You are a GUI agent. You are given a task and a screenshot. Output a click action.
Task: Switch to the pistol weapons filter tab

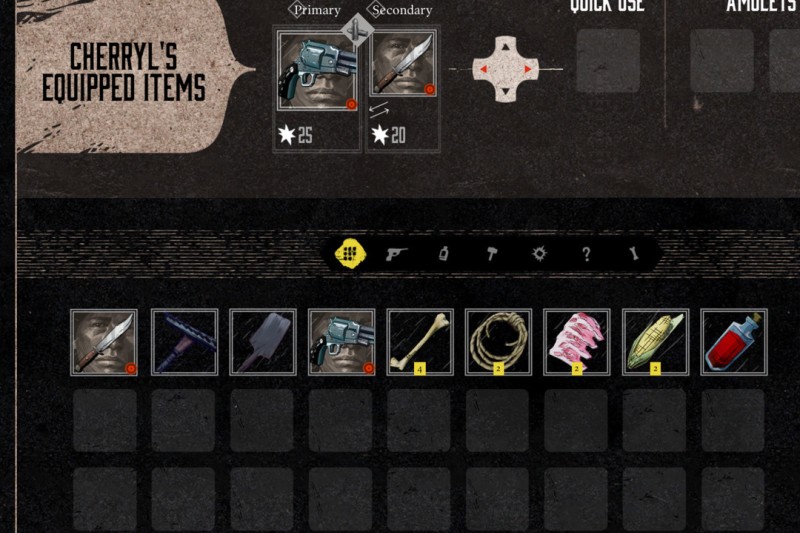click(396, 254)
